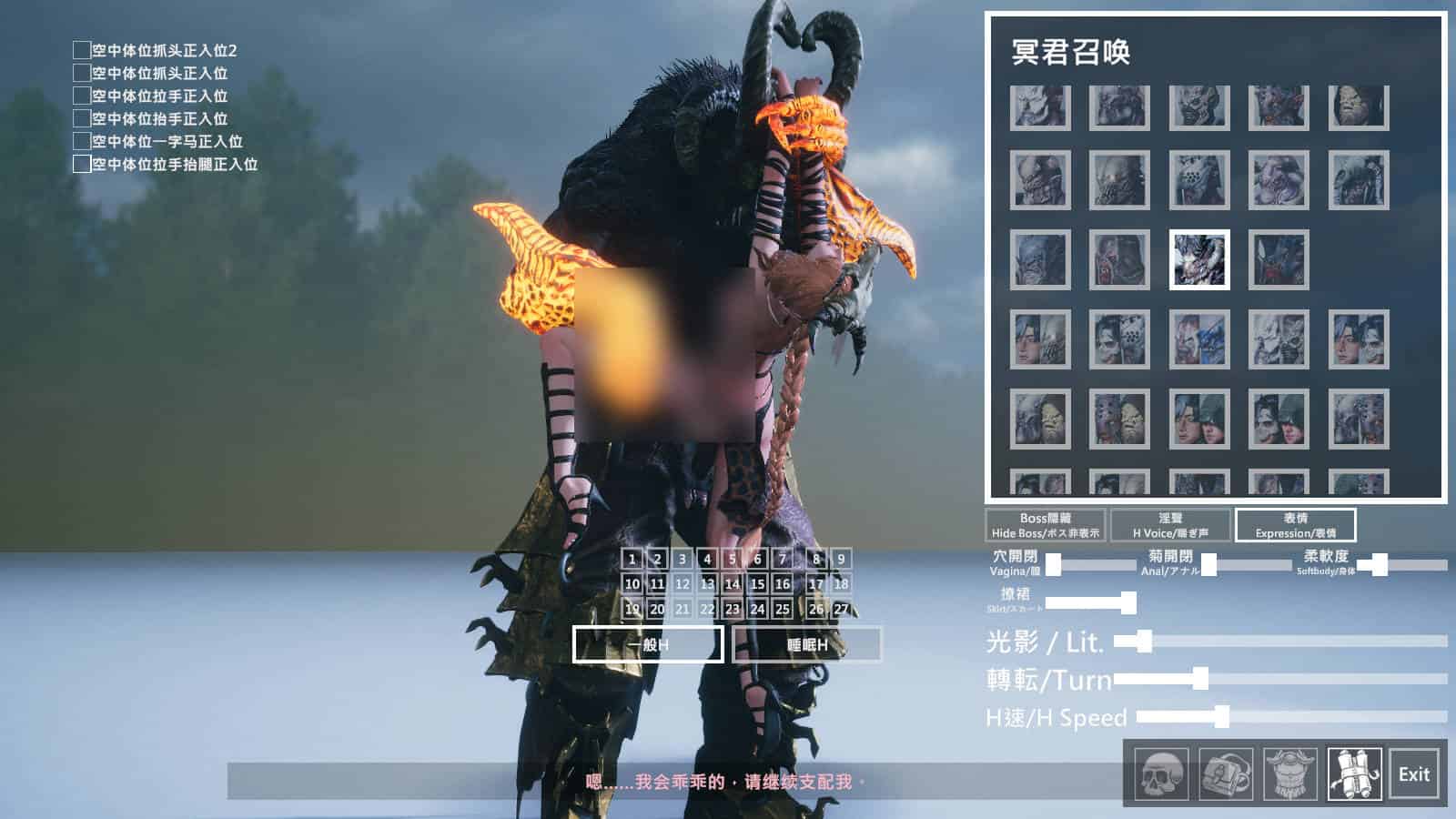Select the white-framed highlighted summon portrait
1456x819 pixels.
pos(1199,260)
